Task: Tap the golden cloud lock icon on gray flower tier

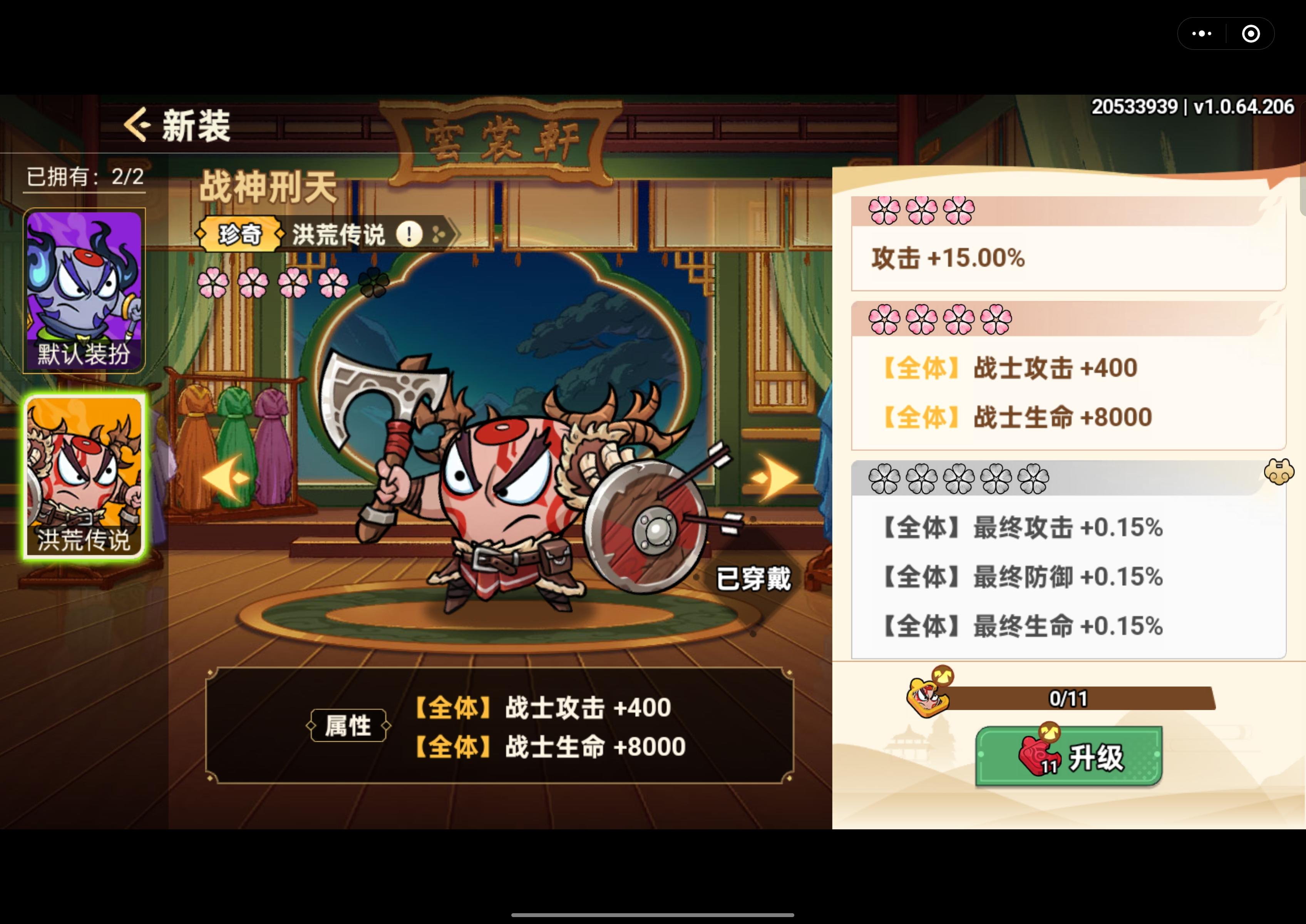Action: click(1280, 472)
